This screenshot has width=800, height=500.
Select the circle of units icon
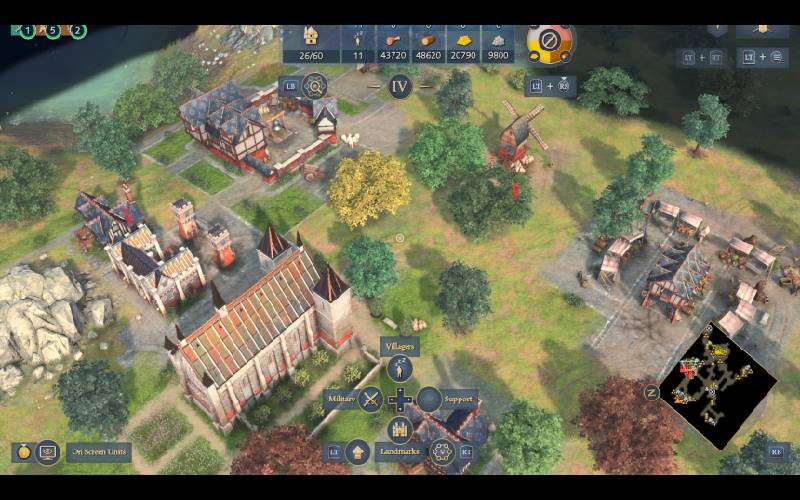click(x=439, y=452)
